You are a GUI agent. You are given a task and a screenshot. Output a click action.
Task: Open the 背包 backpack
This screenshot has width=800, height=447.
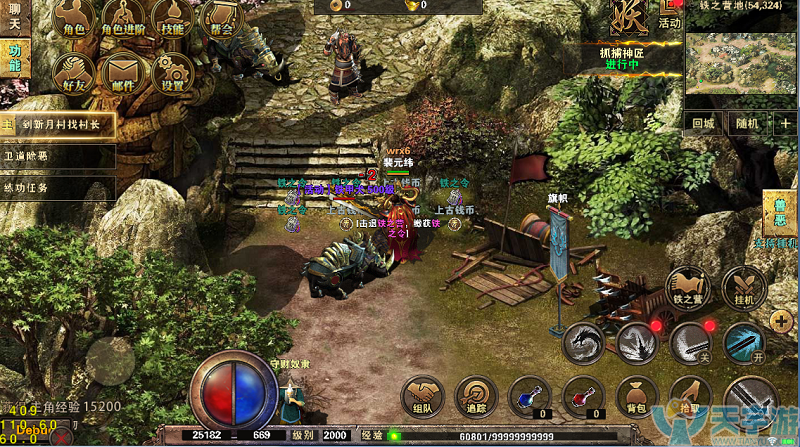coord(634,397)
